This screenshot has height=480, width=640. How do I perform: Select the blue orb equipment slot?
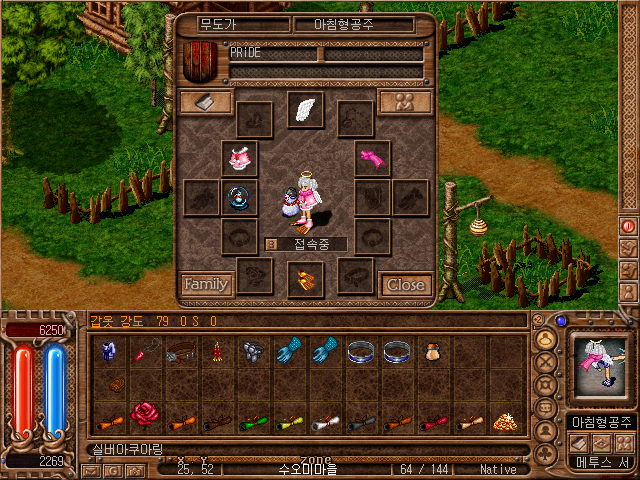[239, 197]
